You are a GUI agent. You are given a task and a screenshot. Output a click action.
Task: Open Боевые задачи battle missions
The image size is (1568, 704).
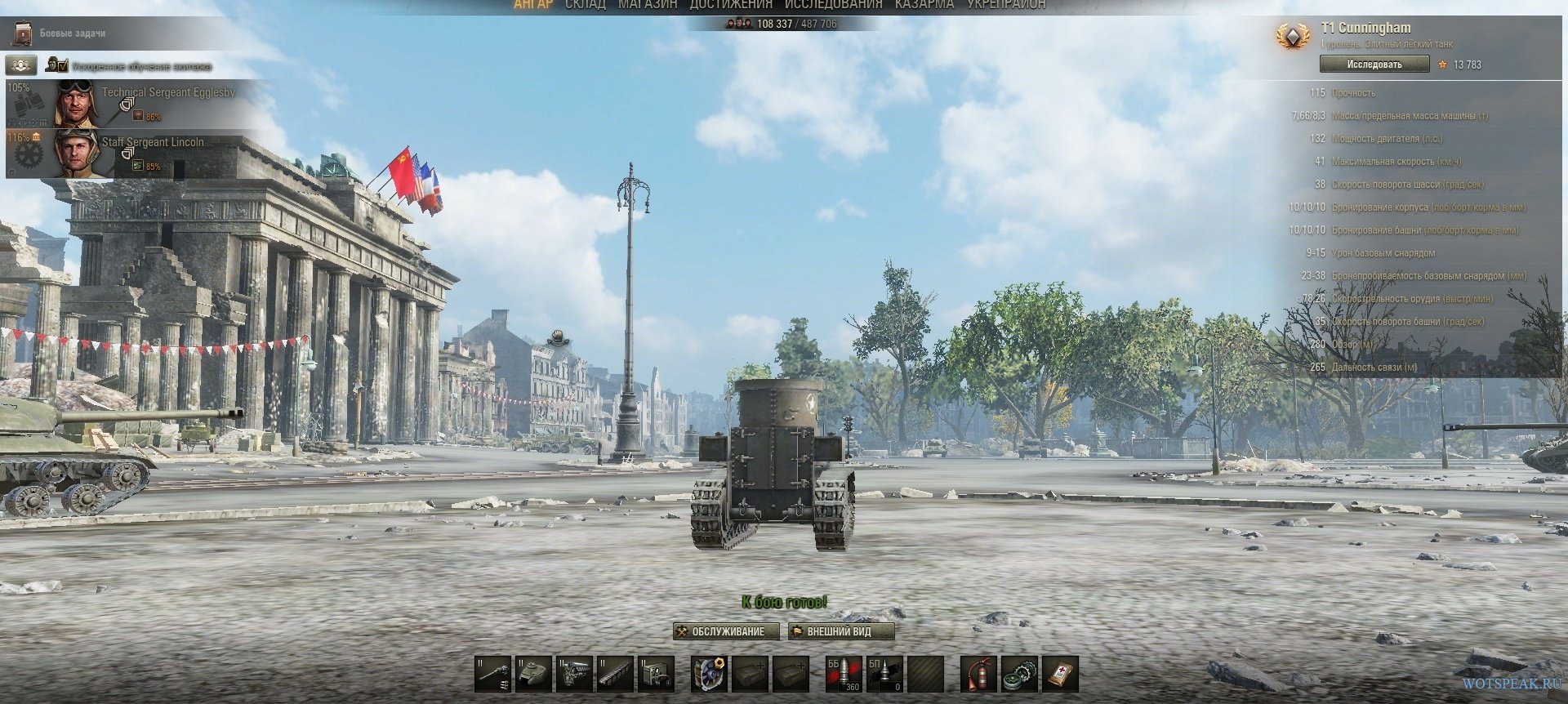click(72, 33)
